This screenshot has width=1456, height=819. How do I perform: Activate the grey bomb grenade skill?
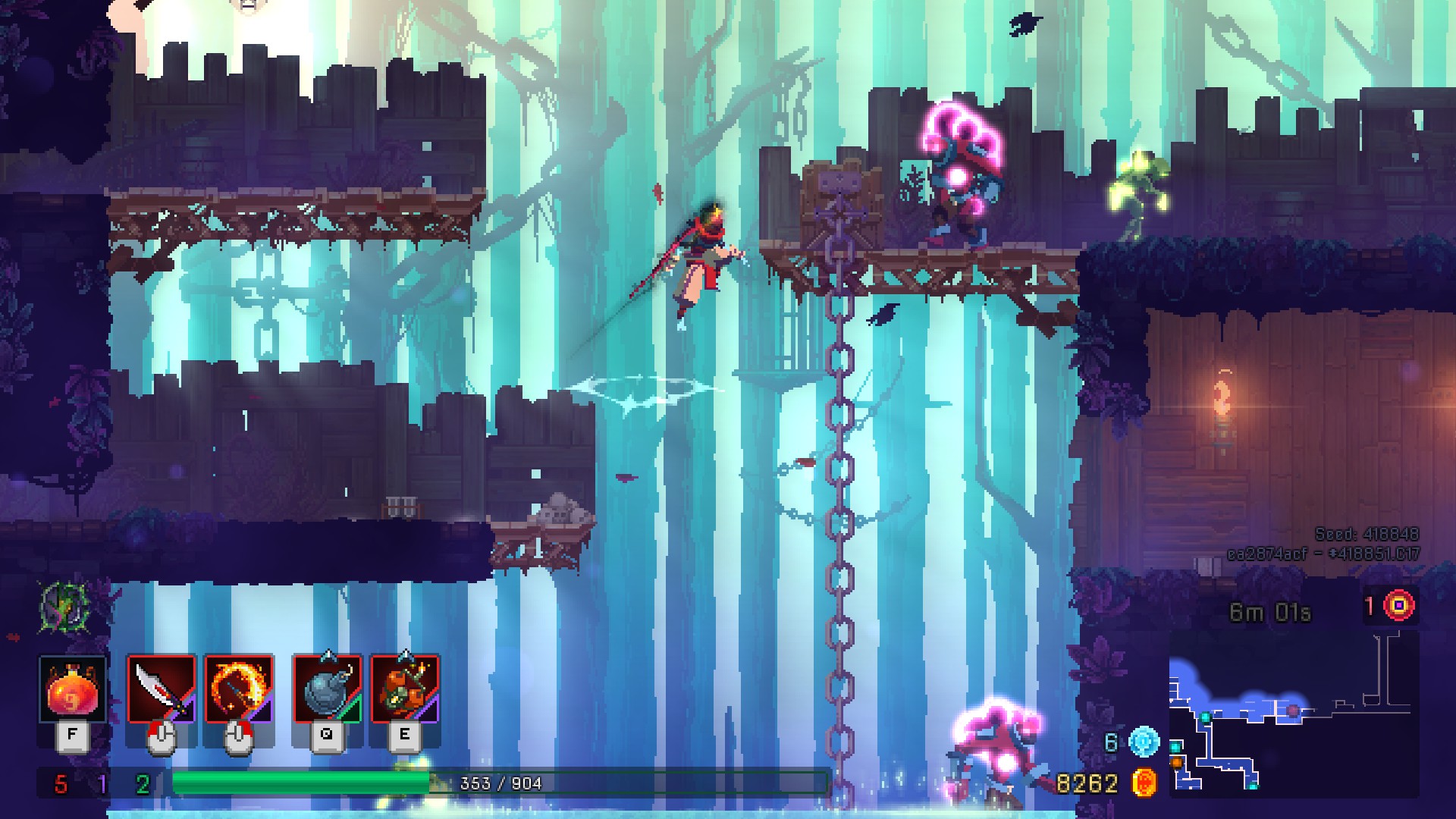point(327,689)
